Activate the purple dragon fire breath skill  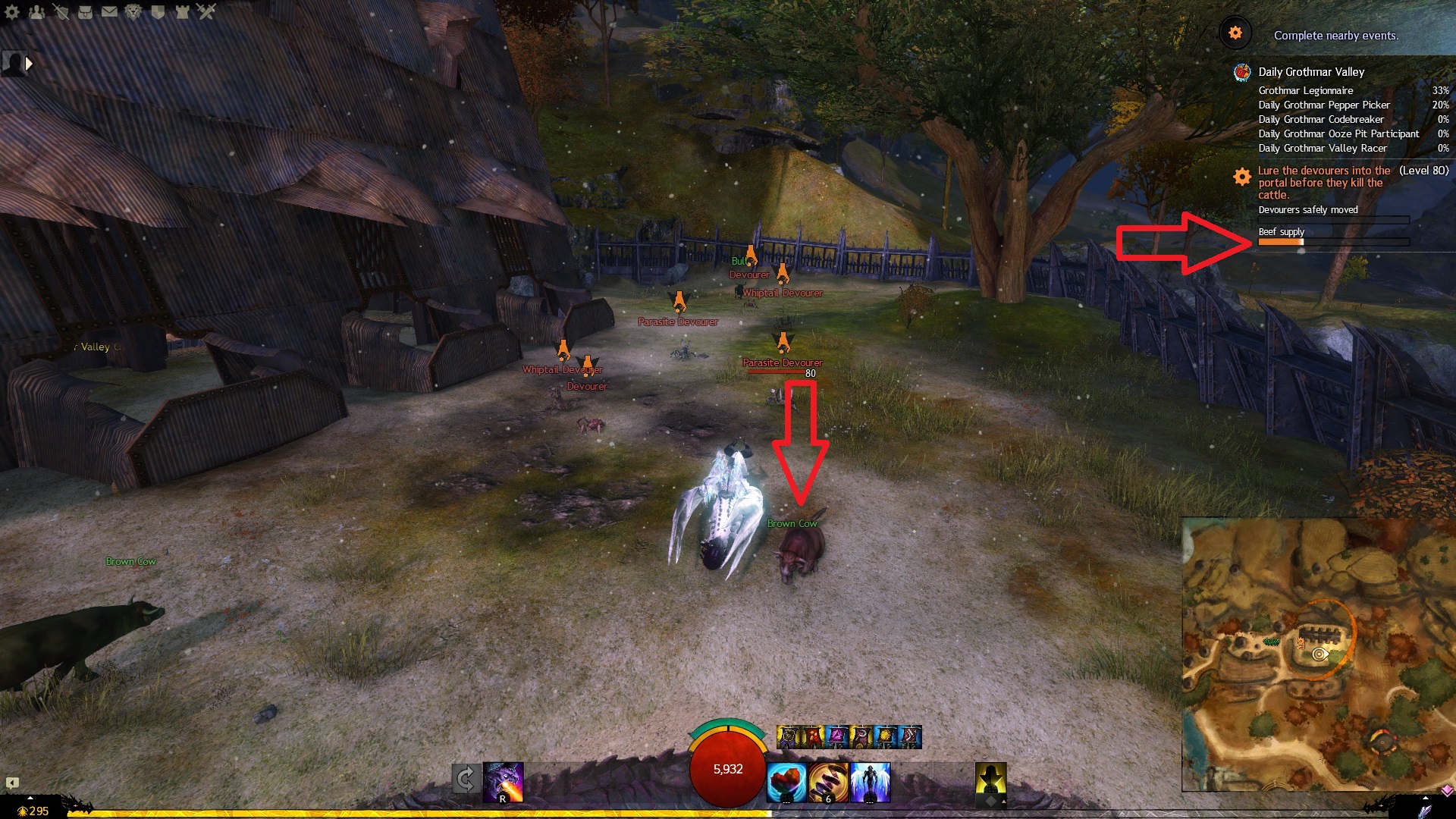[x=503, y=782]
